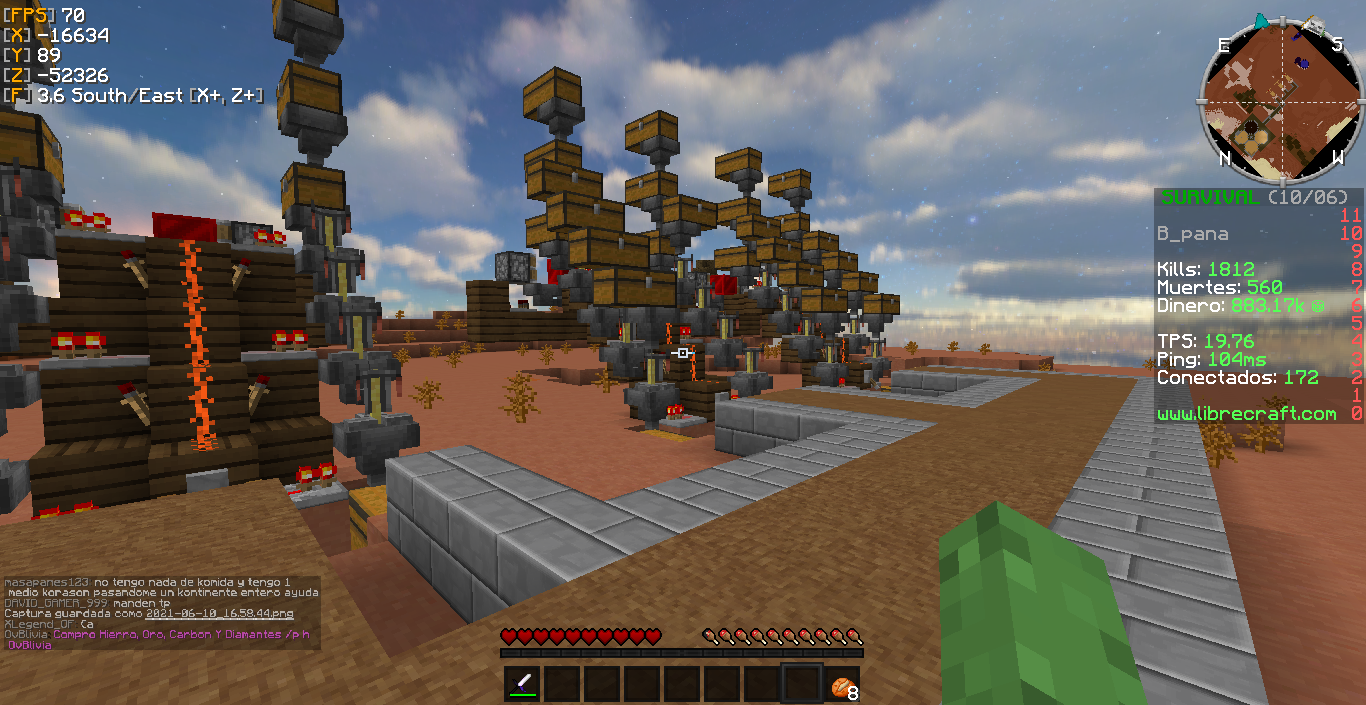Click the www.librecraft.com address on the scoreboard
Image resolution: width=1366 pixels, height=705 pixels.
point(1246,413)
